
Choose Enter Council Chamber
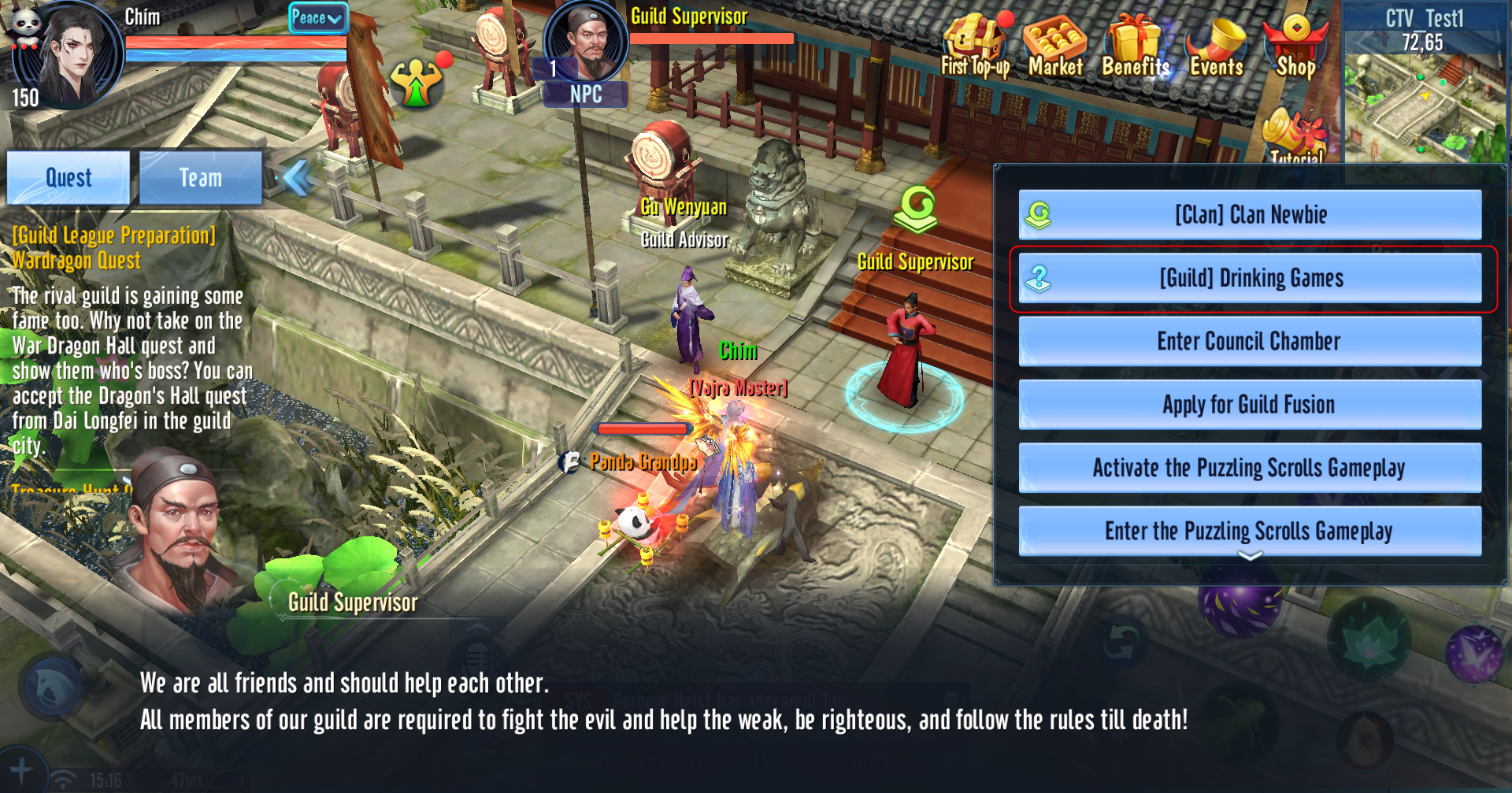(1250, 341)
